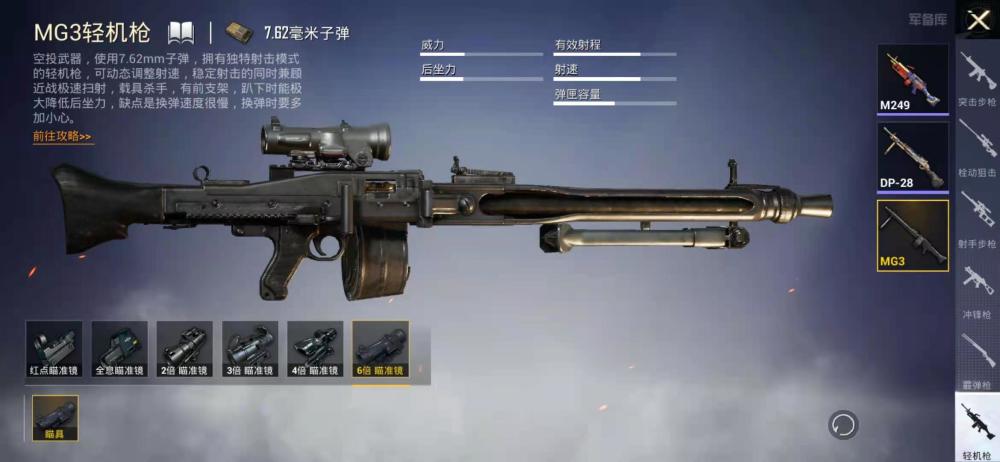Attach the 3倍瞄准镜 scope

(x=250, y=350)
